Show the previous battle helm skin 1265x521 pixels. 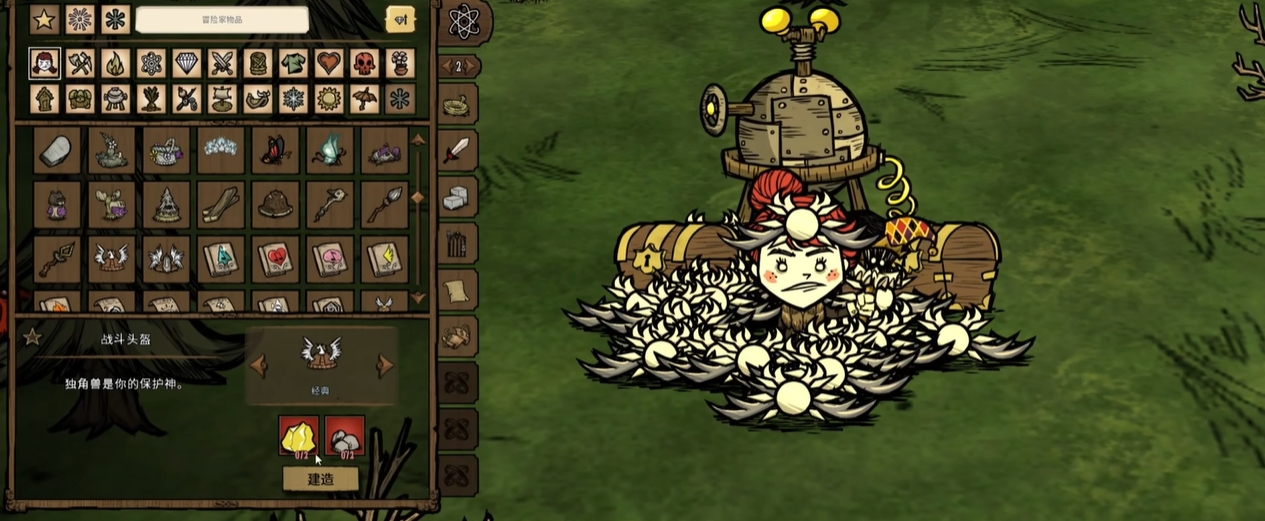click(x=259, y=365)
